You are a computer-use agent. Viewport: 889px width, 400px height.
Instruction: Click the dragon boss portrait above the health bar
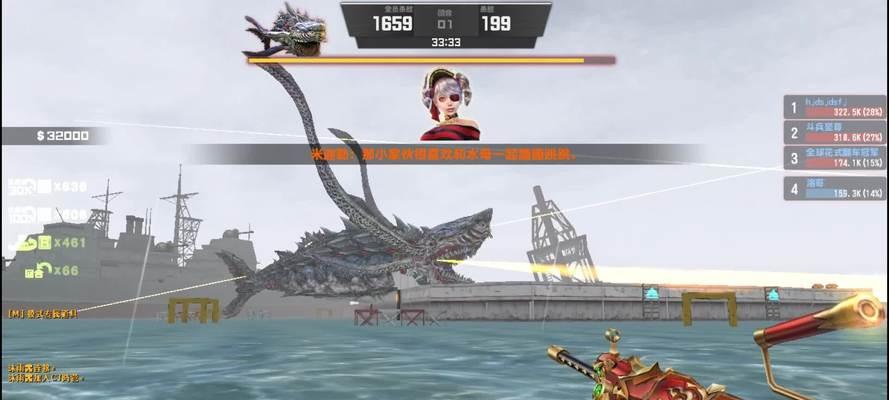(286, 32)
